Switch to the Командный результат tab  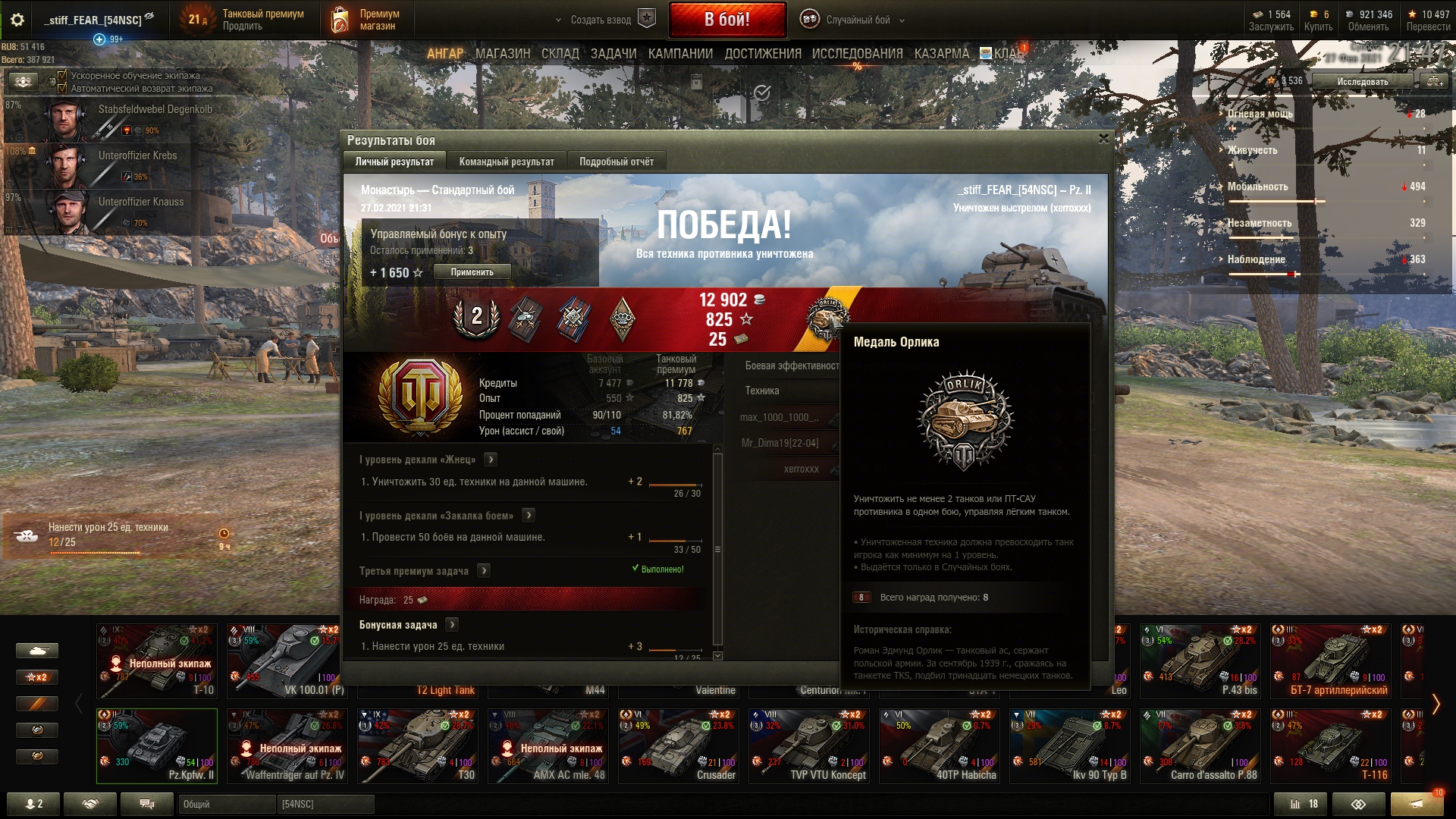[x=506, y=162]
